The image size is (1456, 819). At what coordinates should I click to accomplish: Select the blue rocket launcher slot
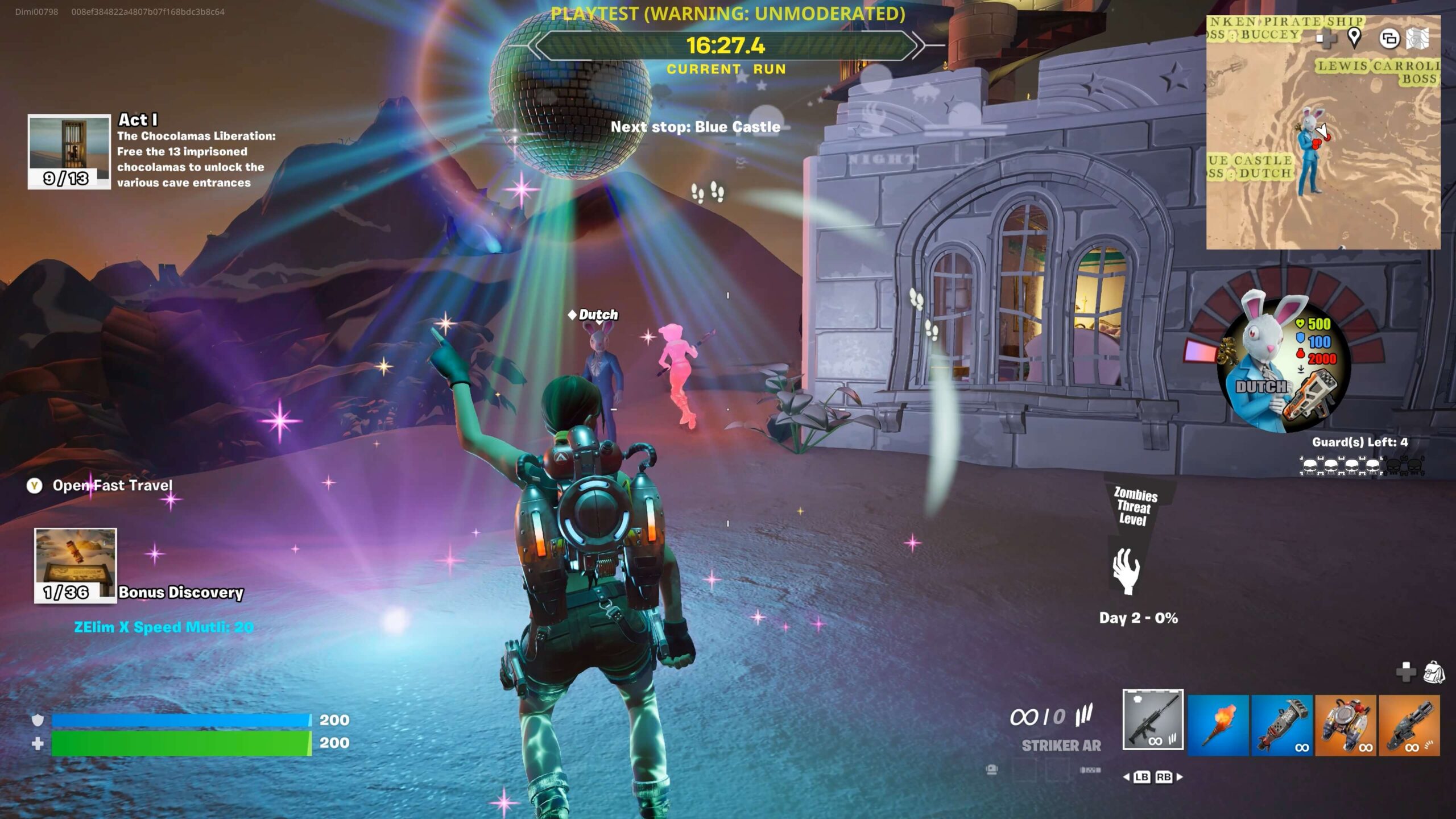pyautogui.click(x=1281, y=725)
